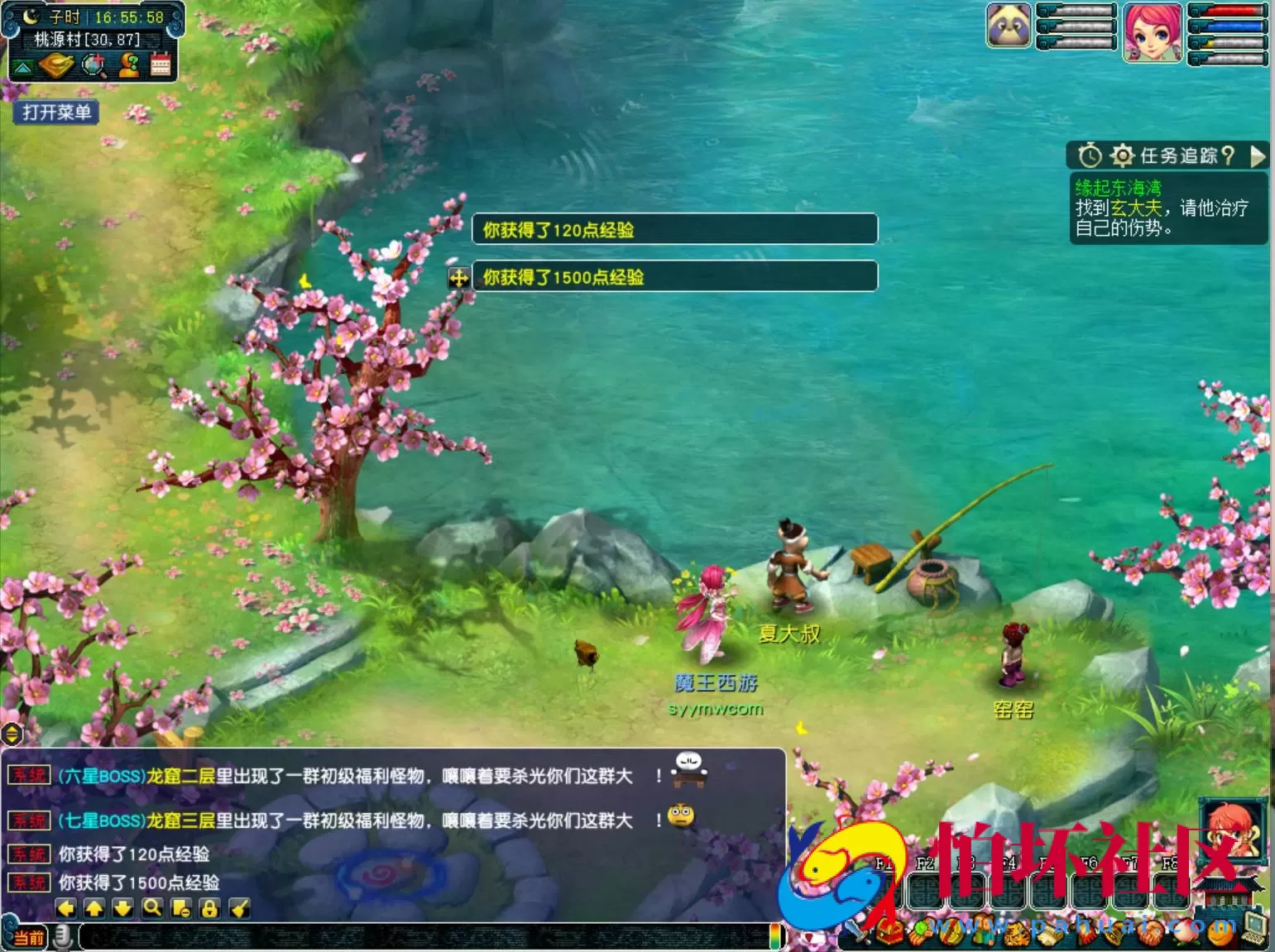Toggle chat lock with the padlock icon
The image size is (1275, 952).
209,907
